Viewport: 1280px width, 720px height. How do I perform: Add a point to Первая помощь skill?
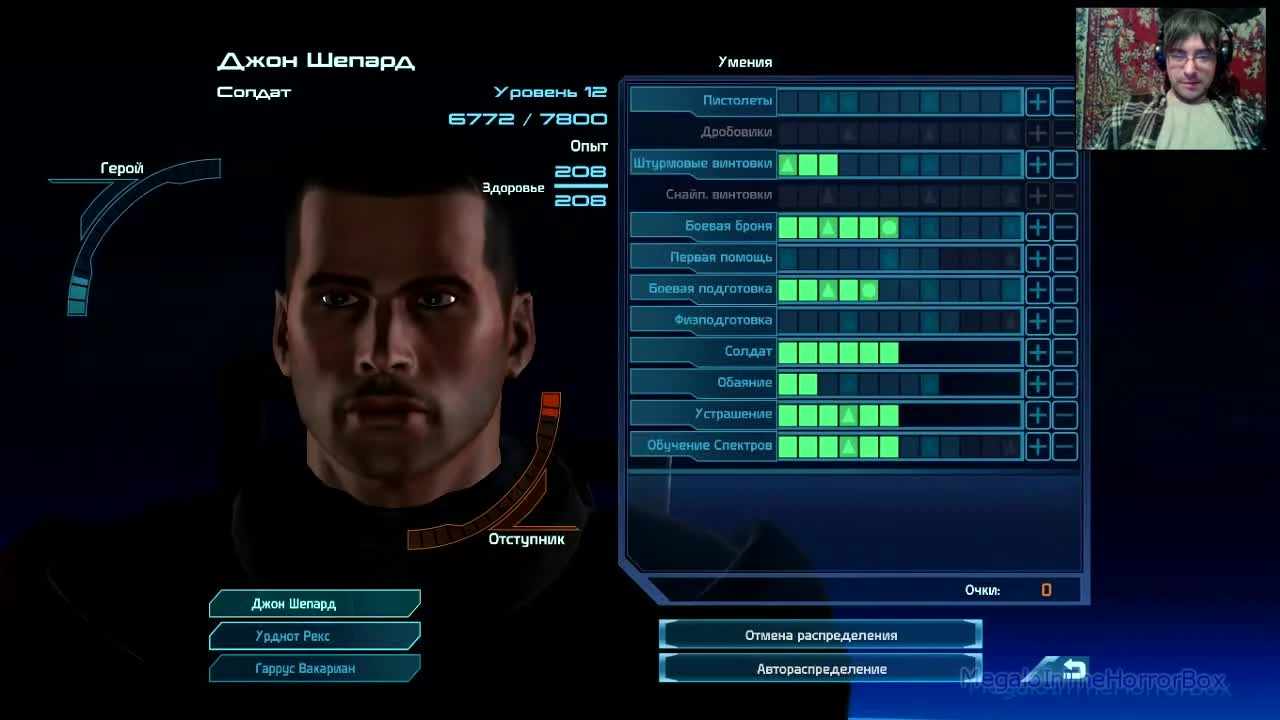pos(1037,258)
